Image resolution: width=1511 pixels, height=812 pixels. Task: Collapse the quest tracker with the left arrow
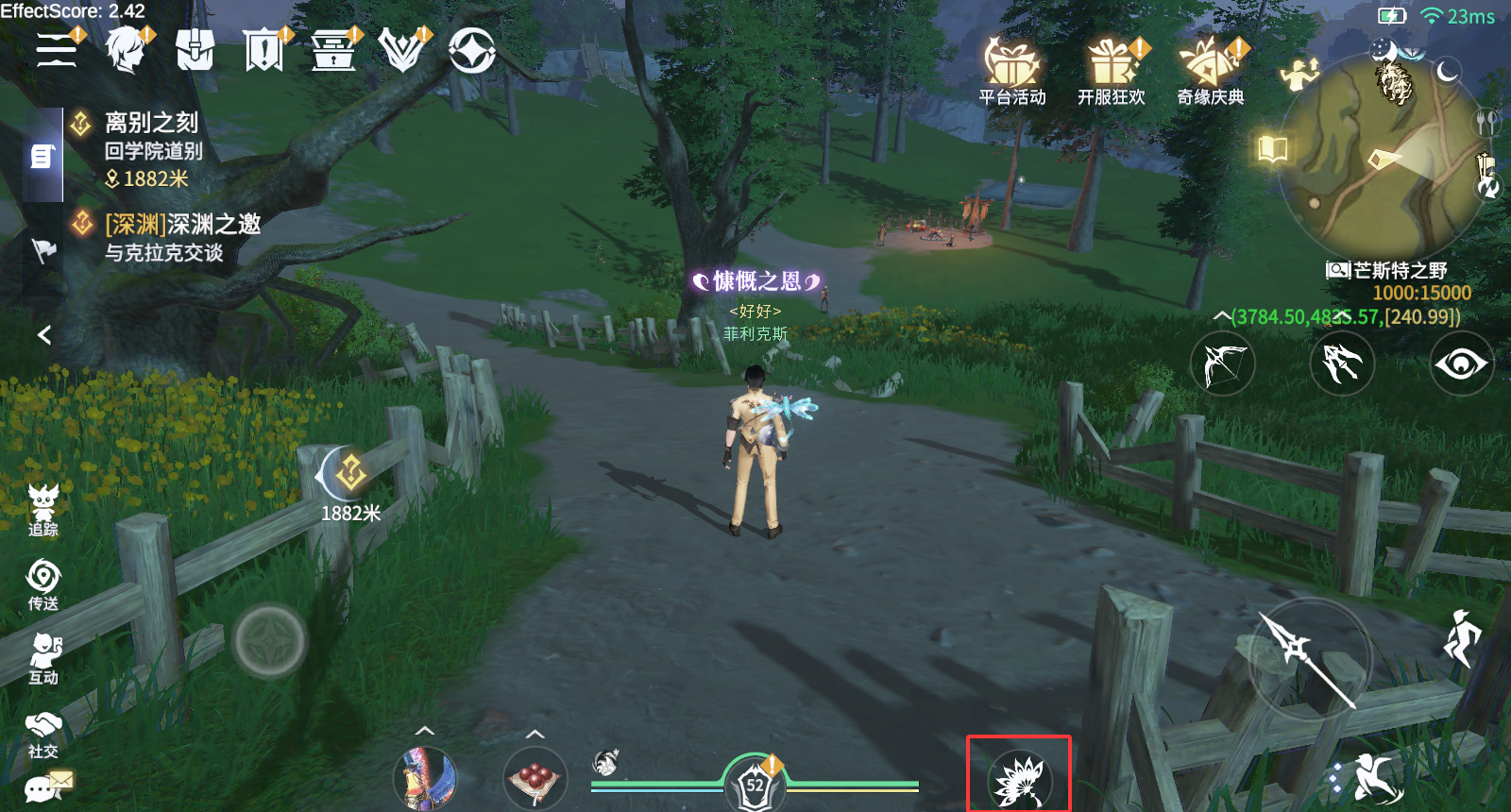point(42,335)
